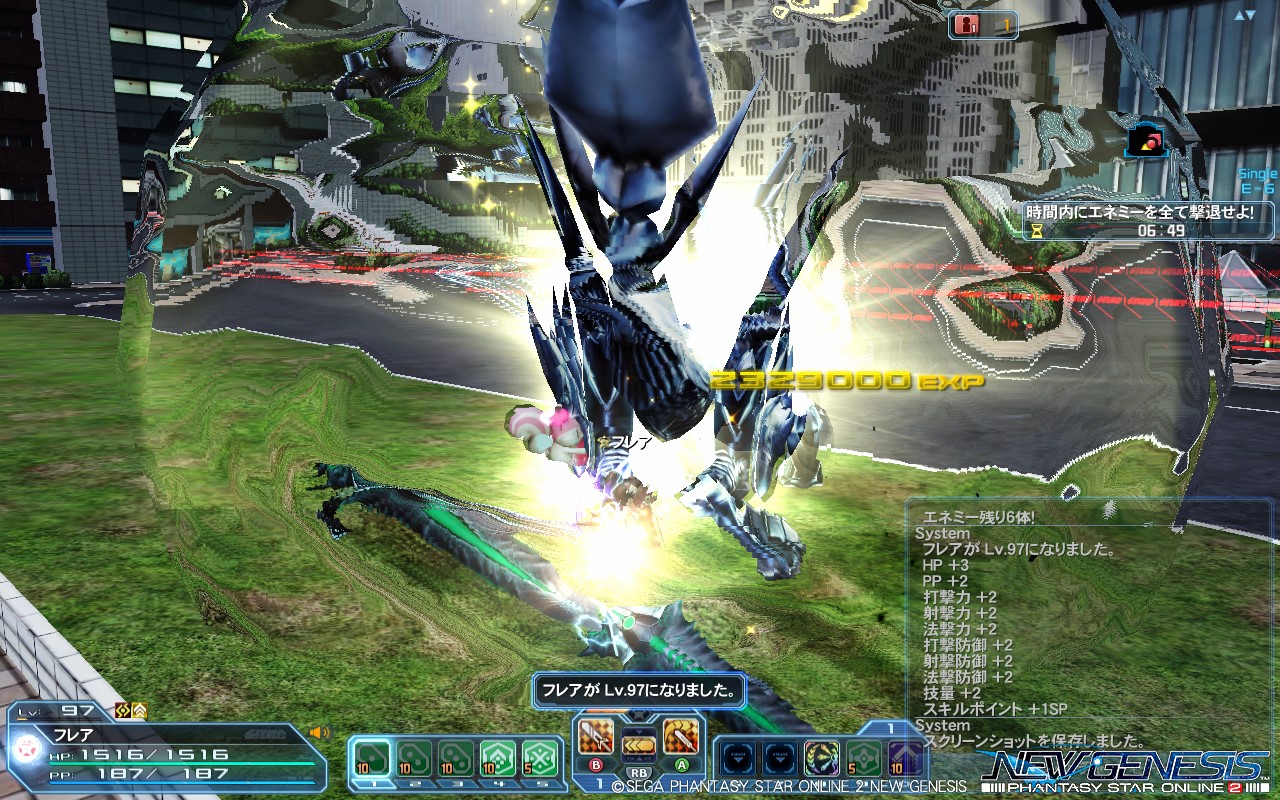
Task: Click the up arrow at the top right corner
Action: click(x=1239, y=15)
